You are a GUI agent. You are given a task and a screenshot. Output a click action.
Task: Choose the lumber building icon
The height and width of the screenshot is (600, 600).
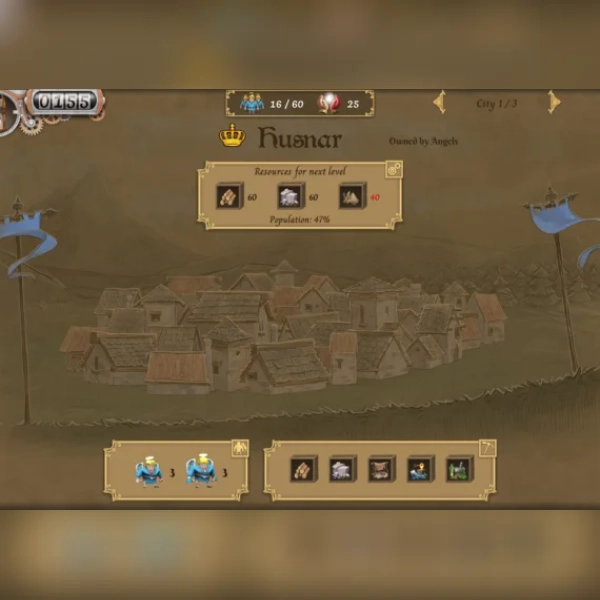pyautogui.click(x=303, y=469)
